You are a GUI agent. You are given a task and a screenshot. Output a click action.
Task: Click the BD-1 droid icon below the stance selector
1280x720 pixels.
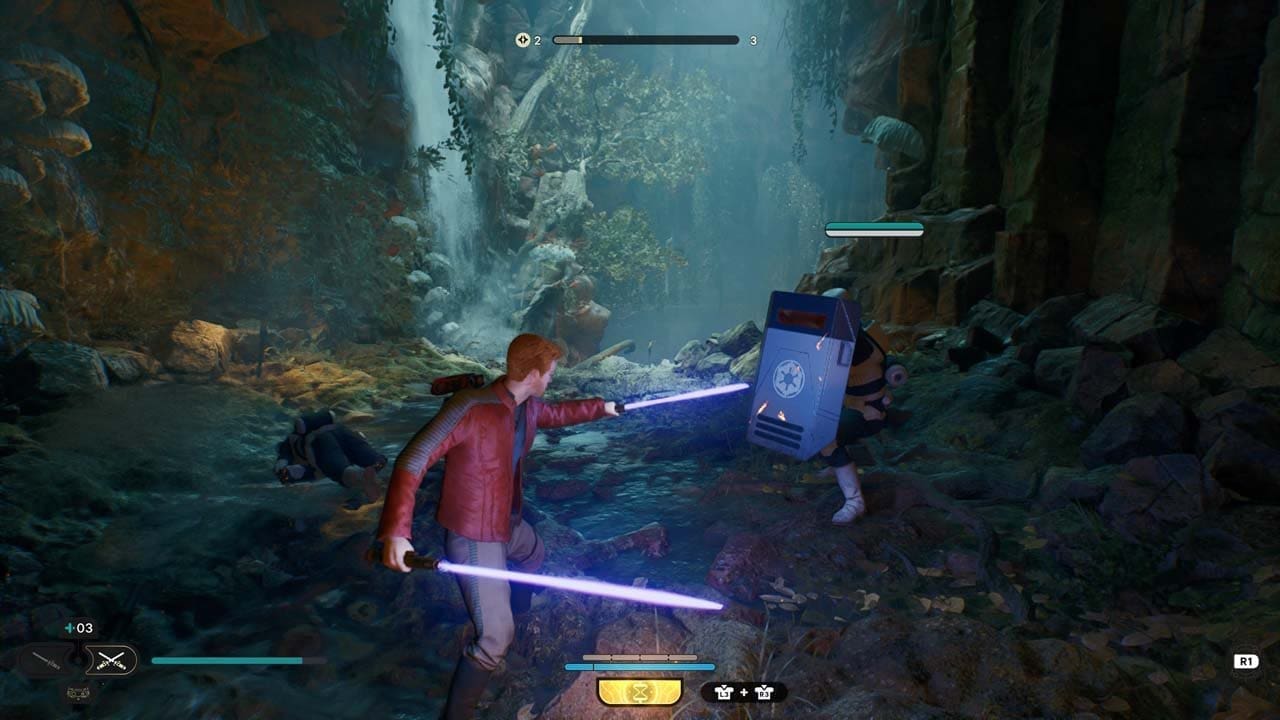coord(78,694)
